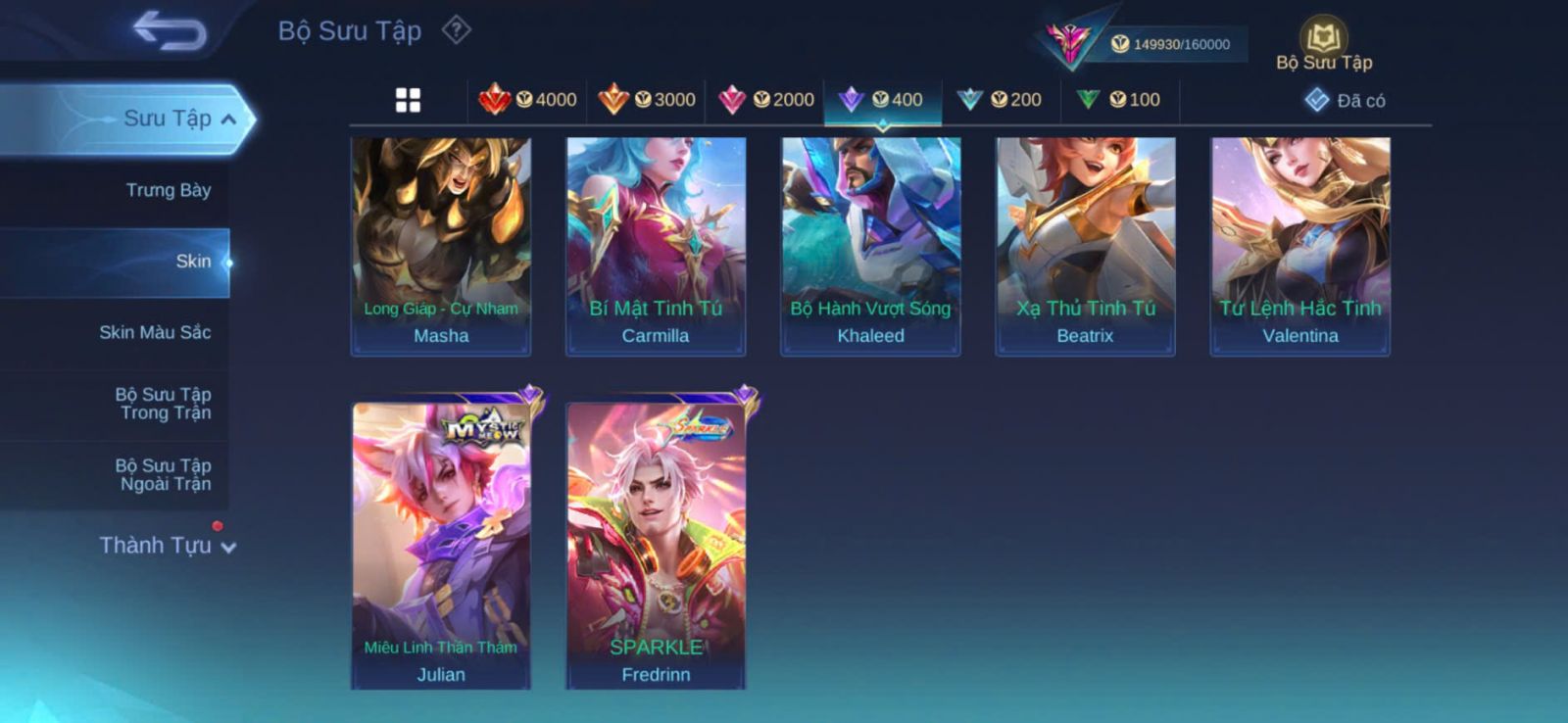
Task: Toggle the Đã có owned filter
Action: [x=1346, y=100]
